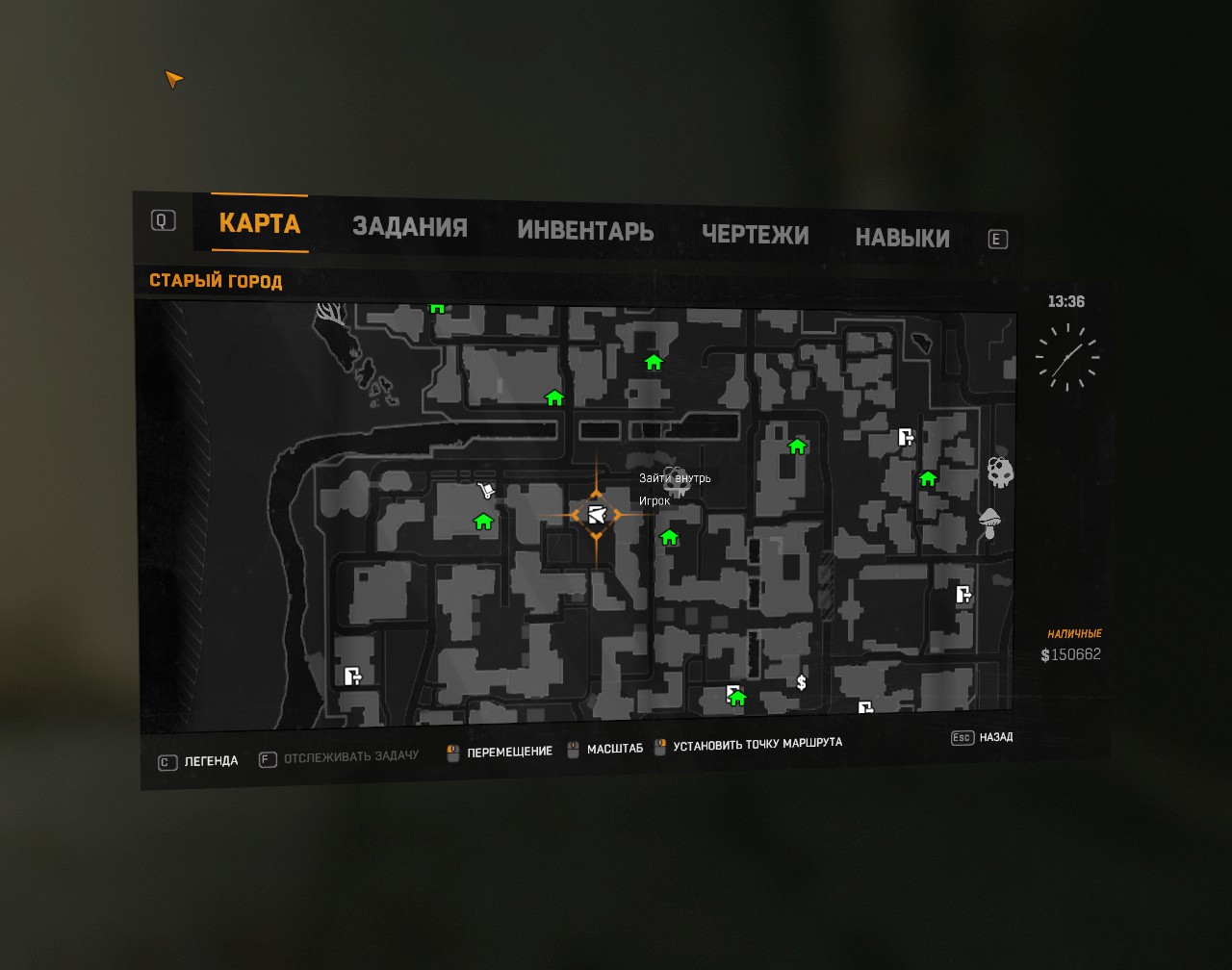Select the skull marker on the map
Viewport: 1232px width, 970px height.
click(x=1000, y=472)
